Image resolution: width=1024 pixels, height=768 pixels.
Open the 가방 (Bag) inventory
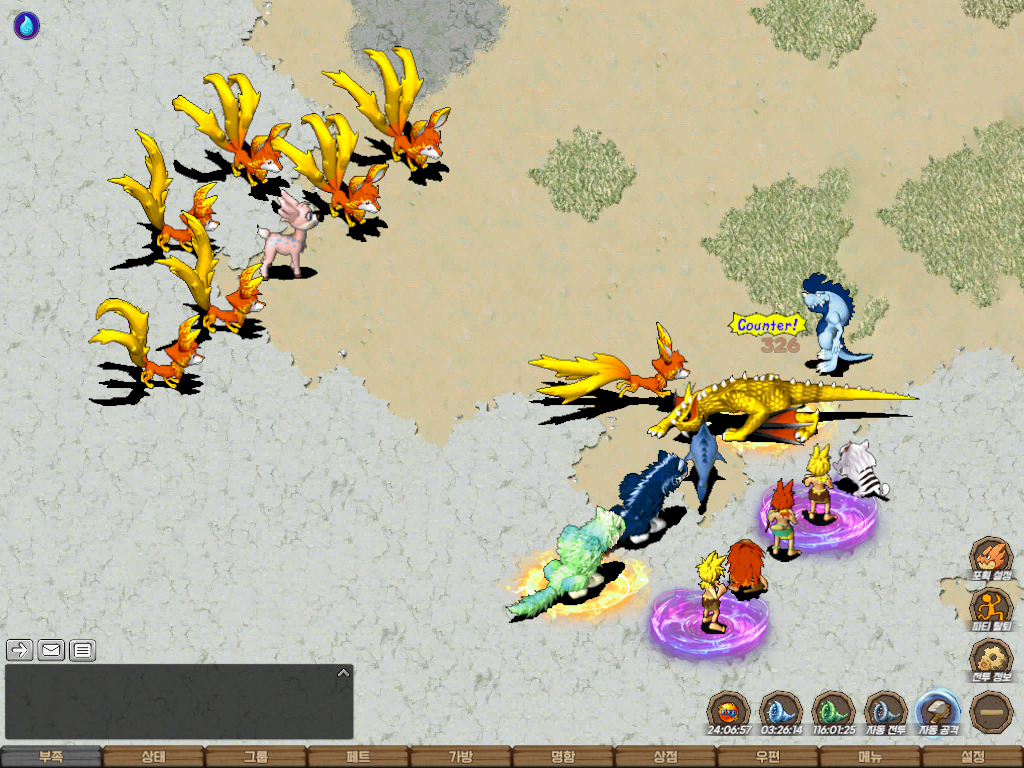click(460, 757)
